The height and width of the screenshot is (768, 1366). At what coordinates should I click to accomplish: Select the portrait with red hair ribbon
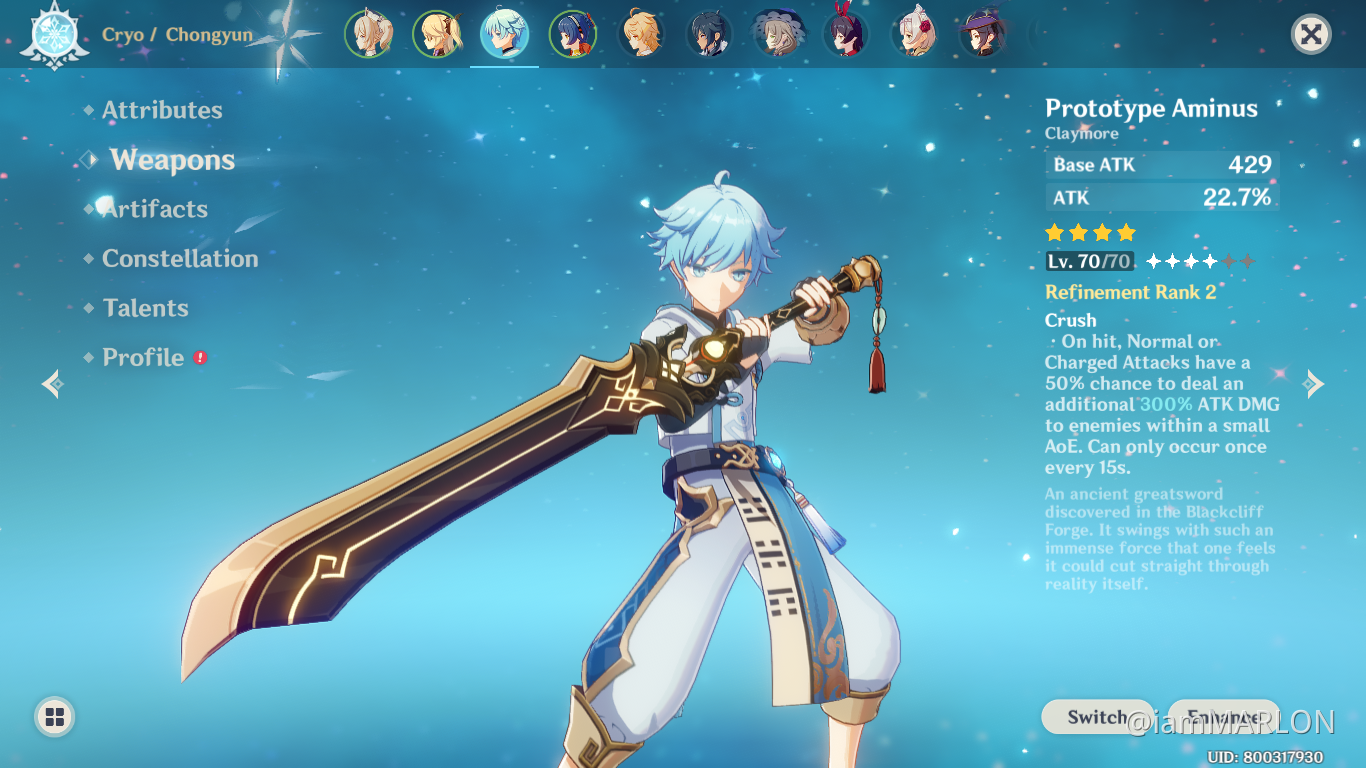click(845, 33)
